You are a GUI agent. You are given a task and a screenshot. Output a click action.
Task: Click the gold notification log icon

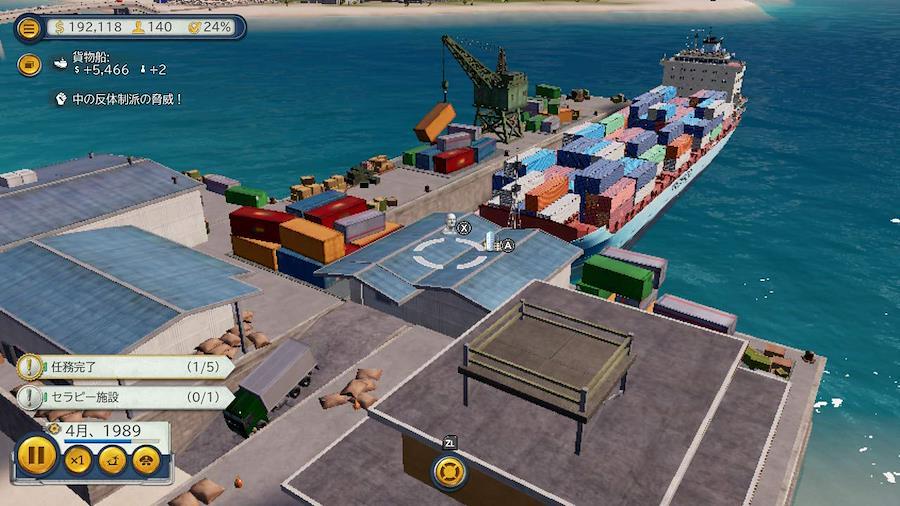(29, 65)
